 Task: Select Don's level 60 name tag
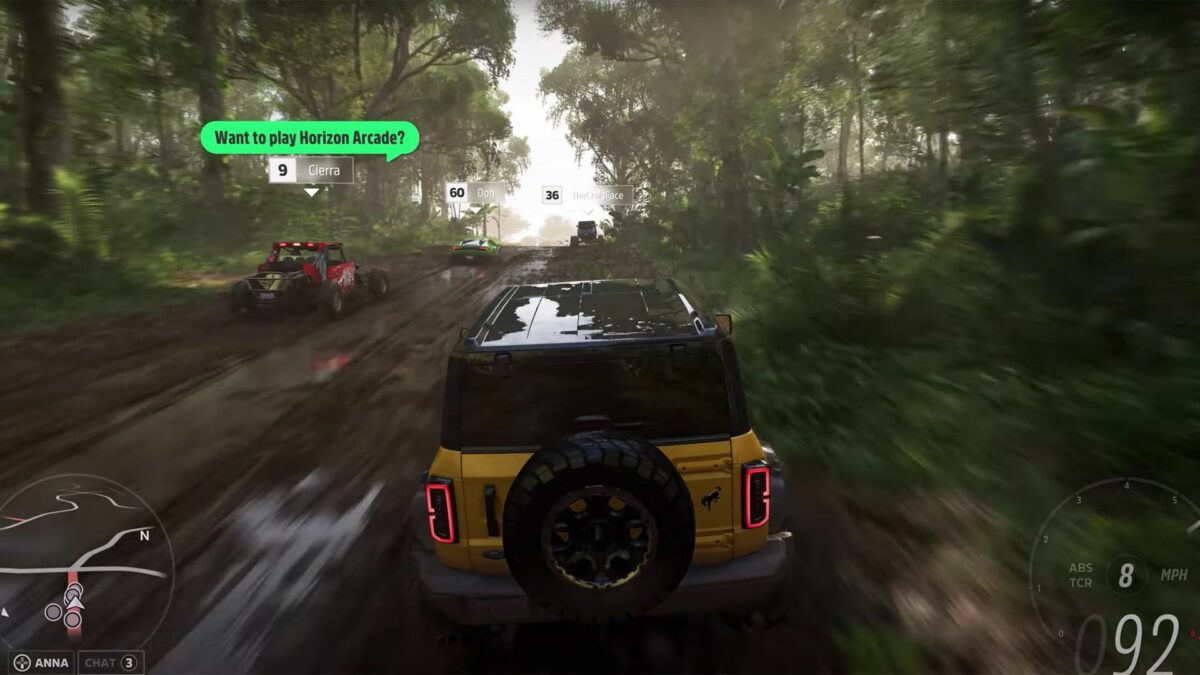[475, 192]
